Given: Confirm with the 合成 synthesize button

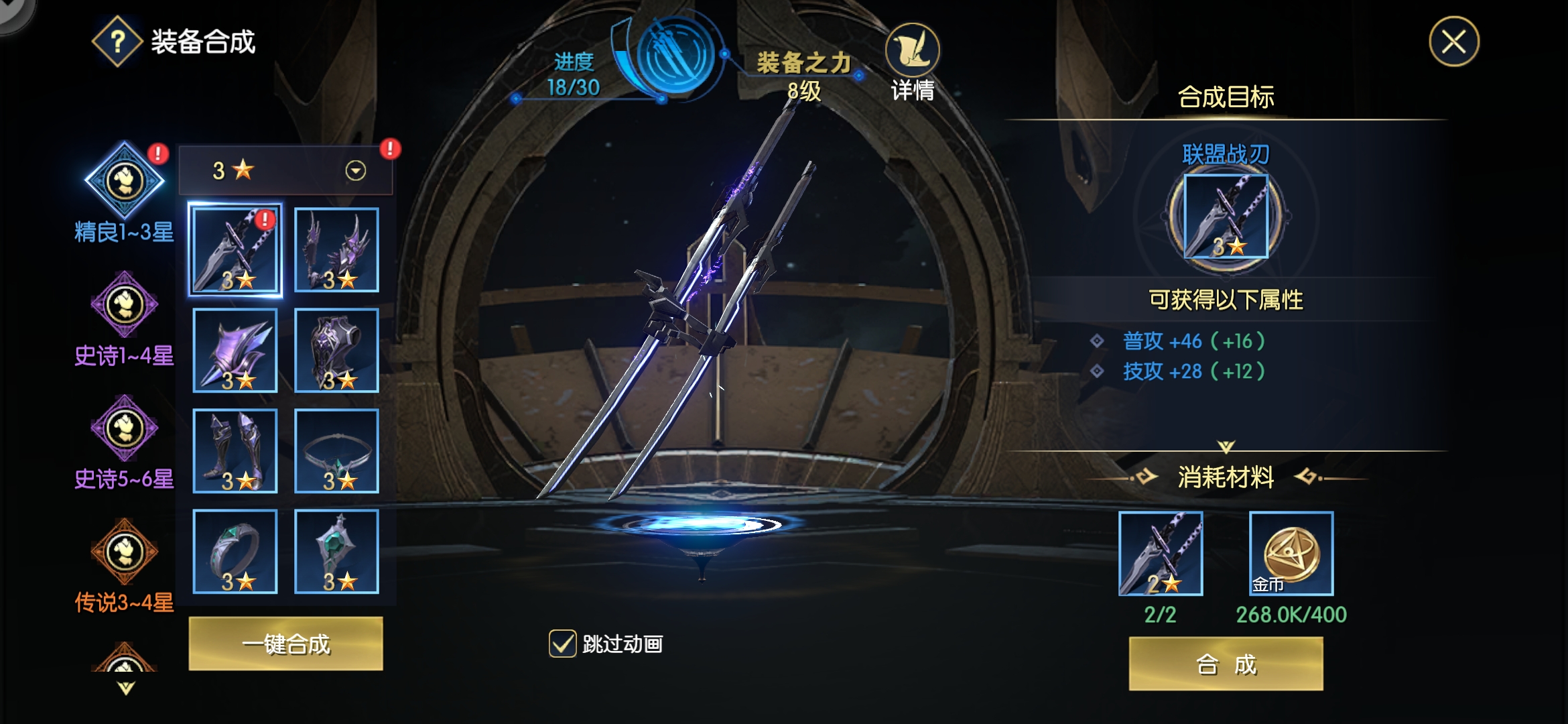Looking at the screenshot, I should coord(1226,664).
